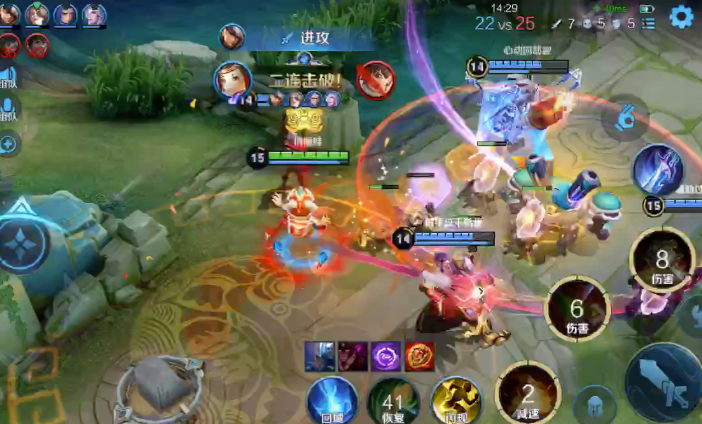
Task: Expand the plus button on left edge
Action: coord(9,144)
